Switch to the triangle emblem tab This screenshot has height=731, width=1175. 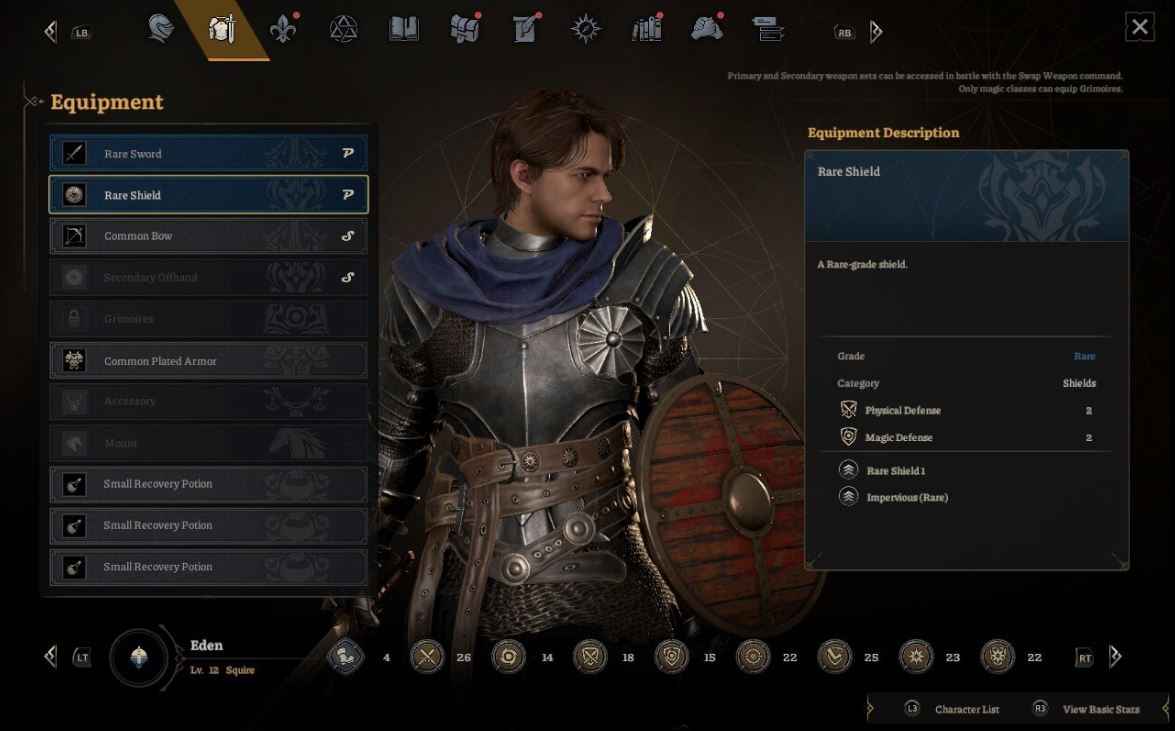tap(343, 29)
